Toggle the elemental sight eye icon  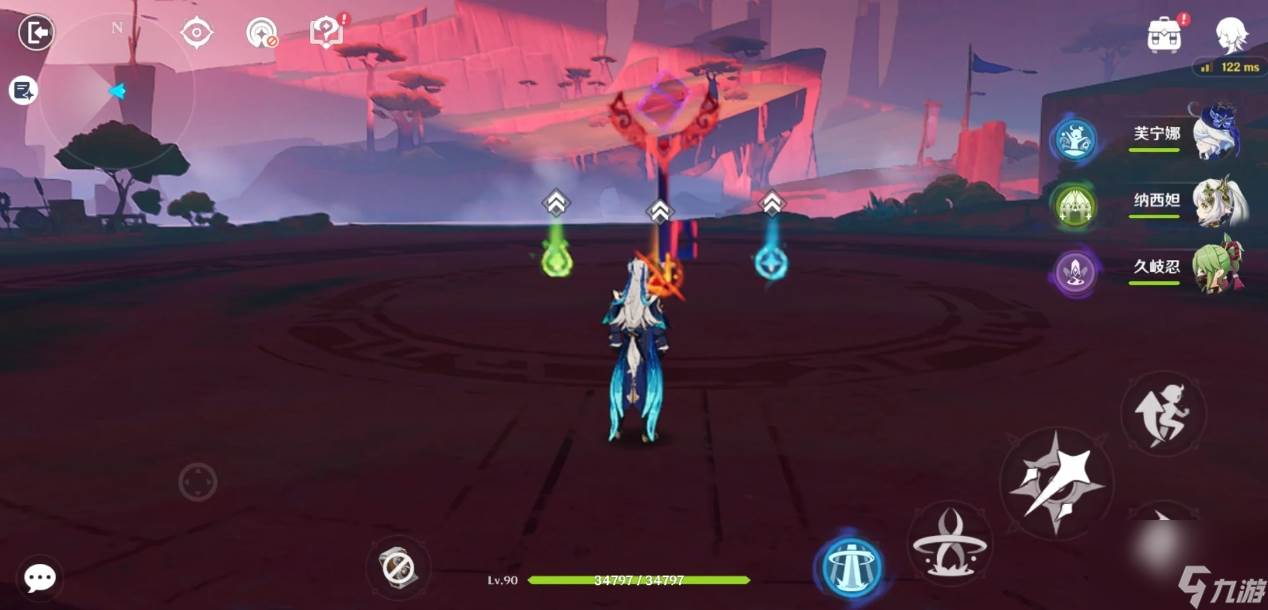197,32
